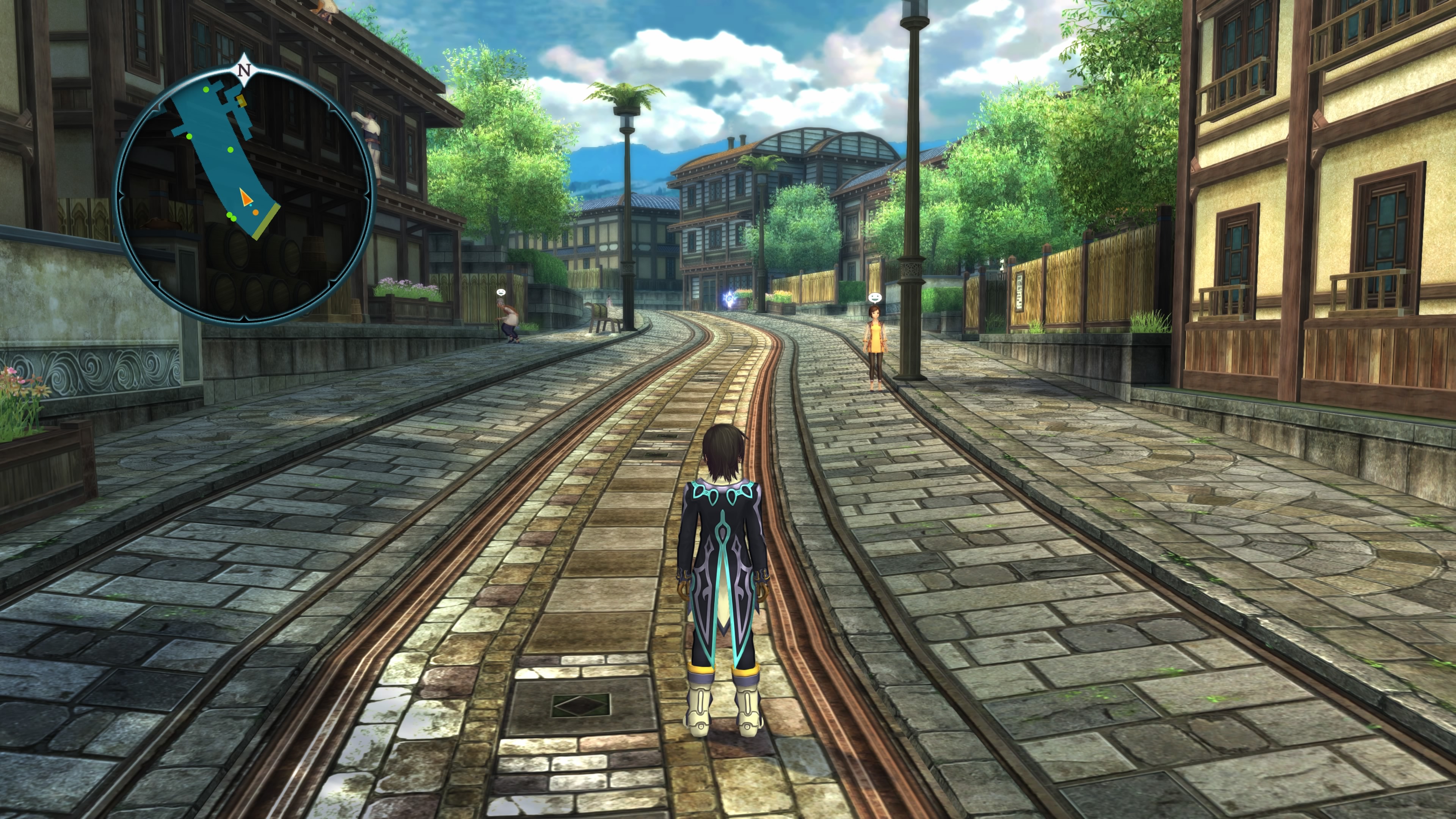Select the orange dot marker on the minimap
This screenshot has width=1456, height=819.
pos(256,212)
